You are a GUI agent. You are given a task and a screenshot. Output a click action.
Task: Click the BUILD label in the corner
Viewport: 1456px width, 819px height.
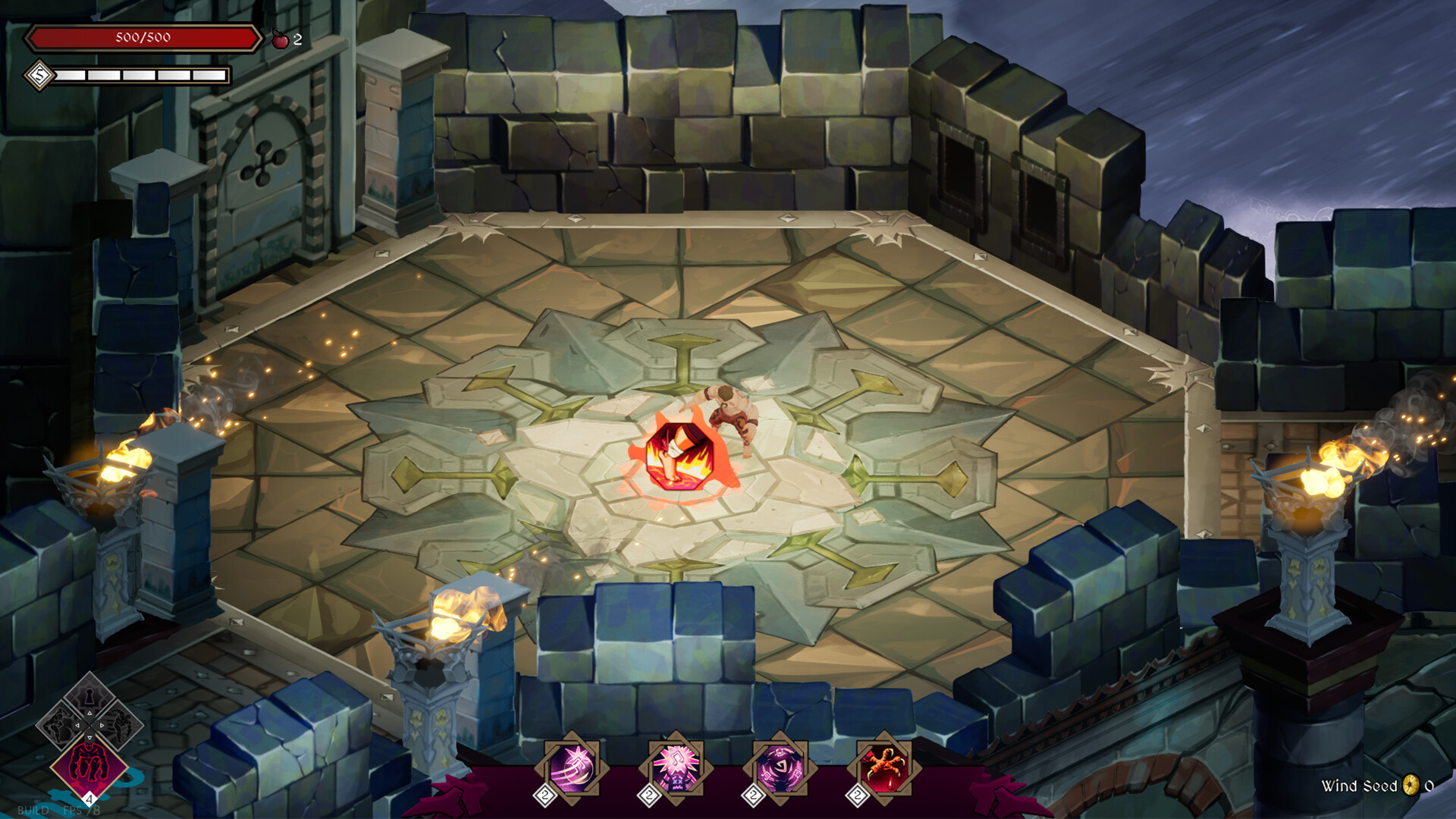[x=34, y=810]
